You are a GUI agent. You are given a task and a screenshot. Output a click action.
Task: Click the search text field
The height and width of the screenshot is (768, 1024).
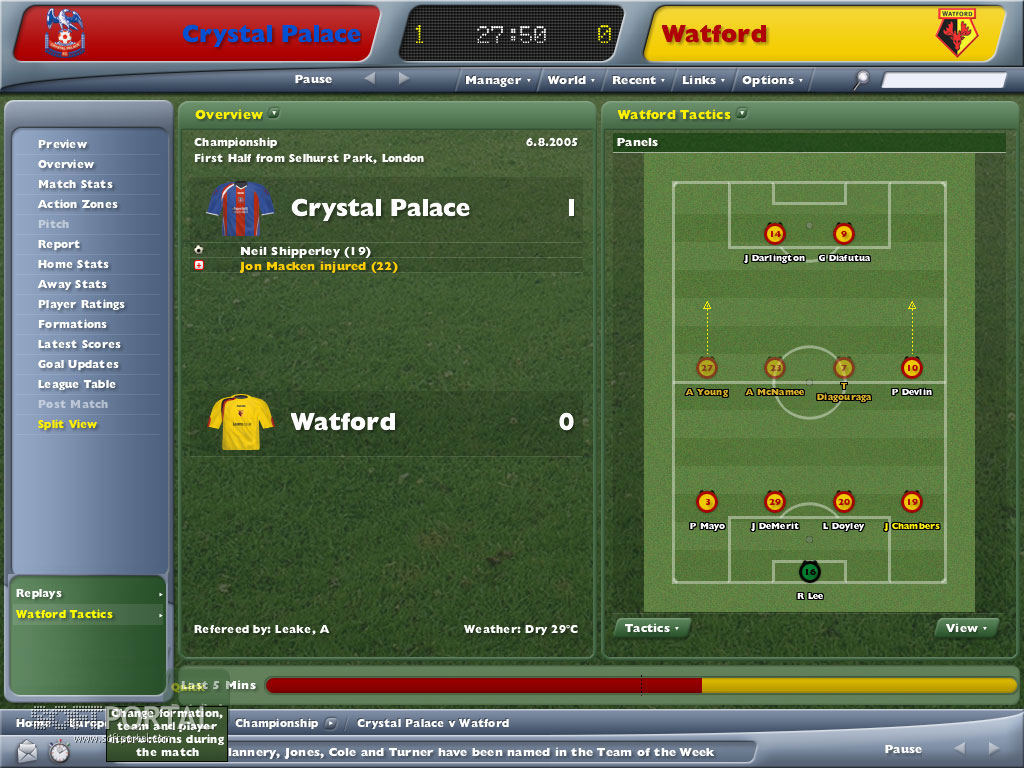944,80
